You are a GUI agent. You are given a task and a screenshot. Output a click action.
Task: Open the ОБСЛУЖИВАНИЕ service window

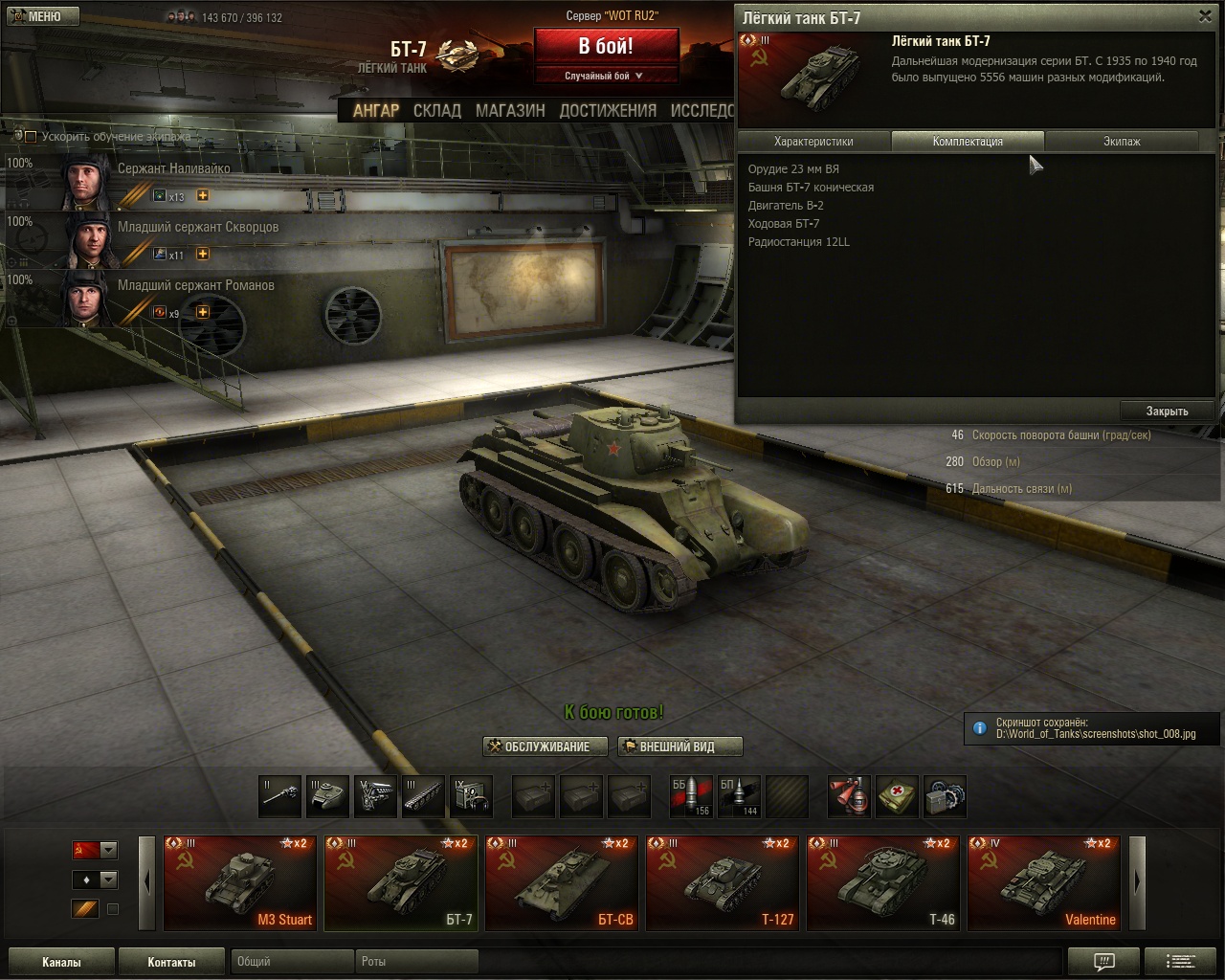546,746
